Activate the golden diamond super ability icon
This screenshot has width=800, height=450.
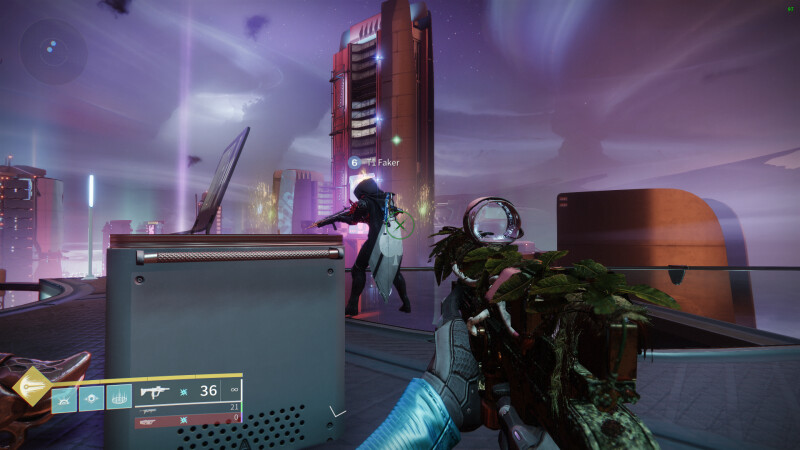[x=34, y=387]
